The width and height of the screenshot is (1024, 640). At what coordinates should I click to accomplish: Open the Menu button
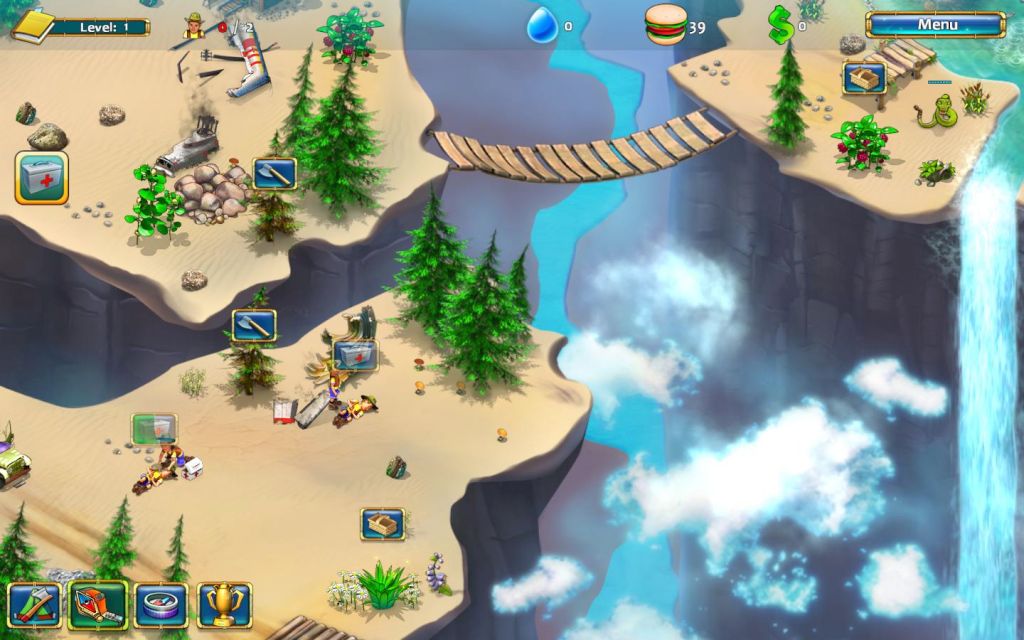tap(936, 24)
